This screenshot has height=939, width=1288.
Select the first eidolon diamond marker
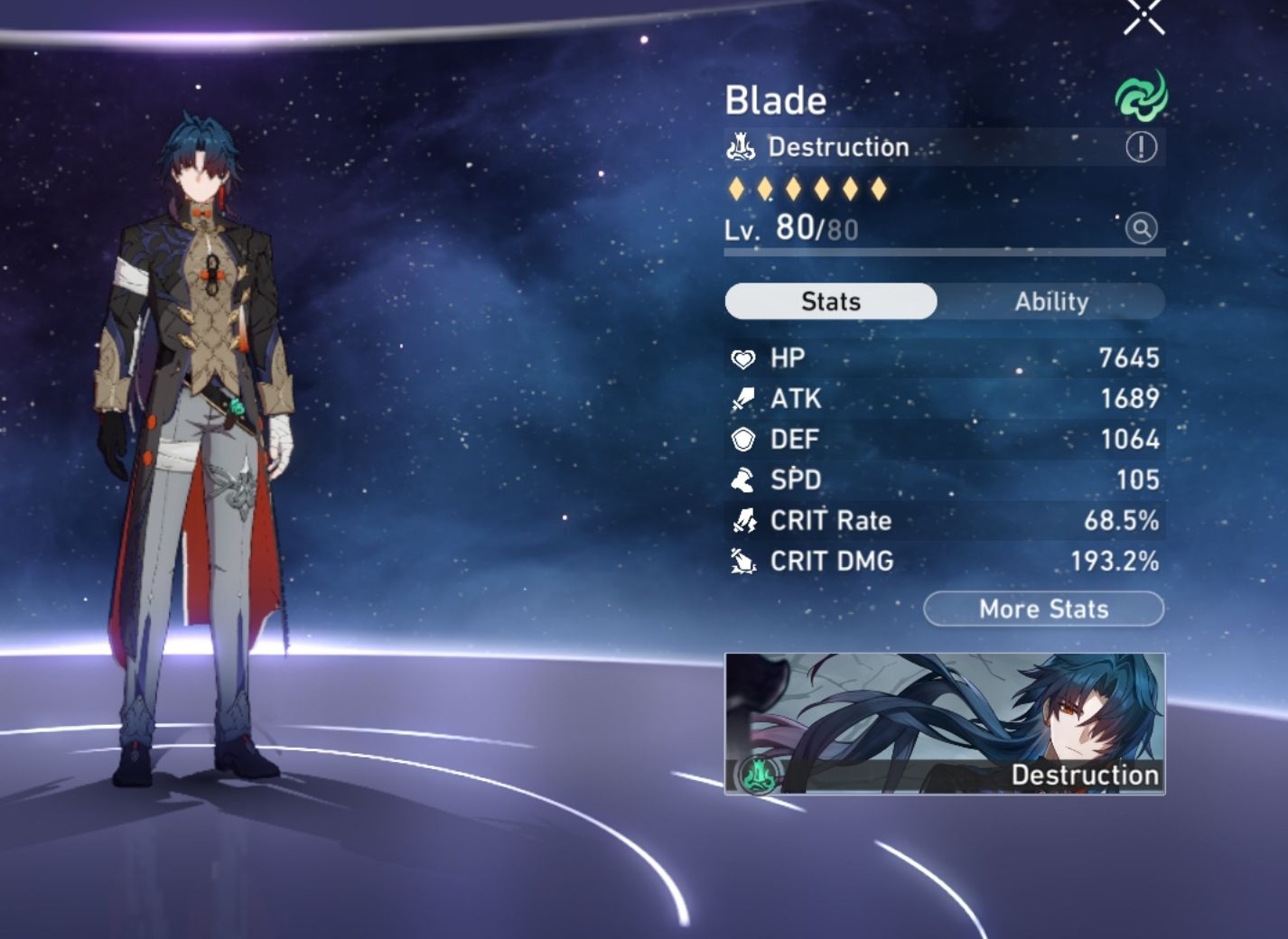[x=738, y=188]
